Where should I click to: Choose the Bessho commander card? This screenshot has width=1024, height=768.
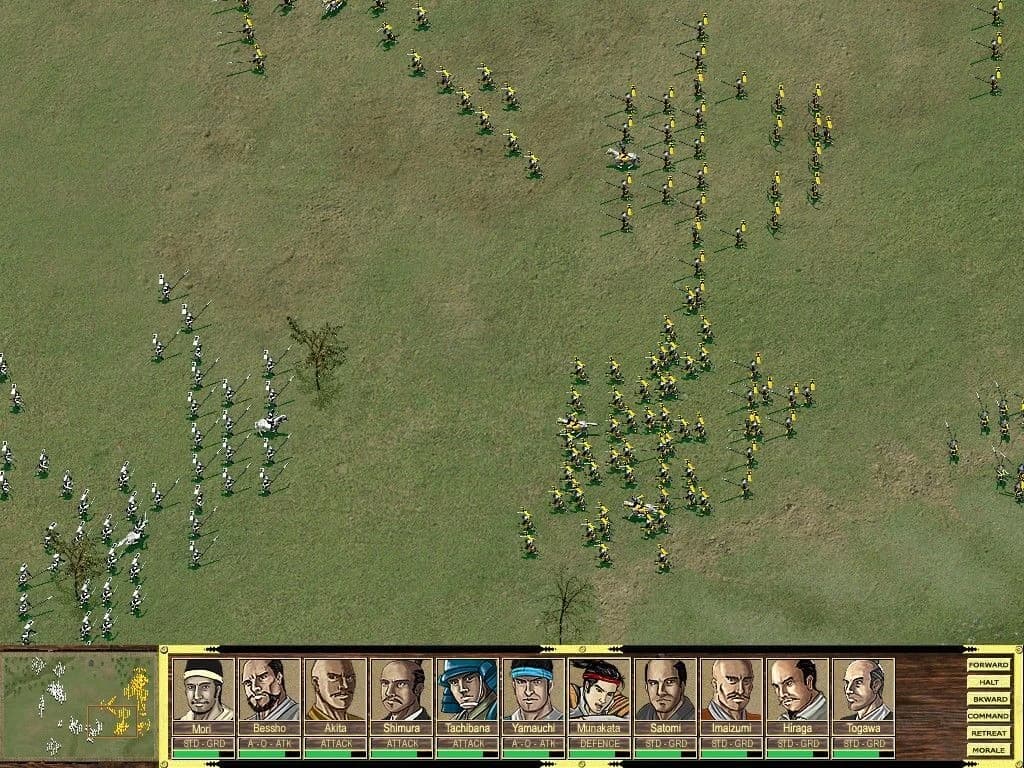pyautogui.click(x=269, y=689)
